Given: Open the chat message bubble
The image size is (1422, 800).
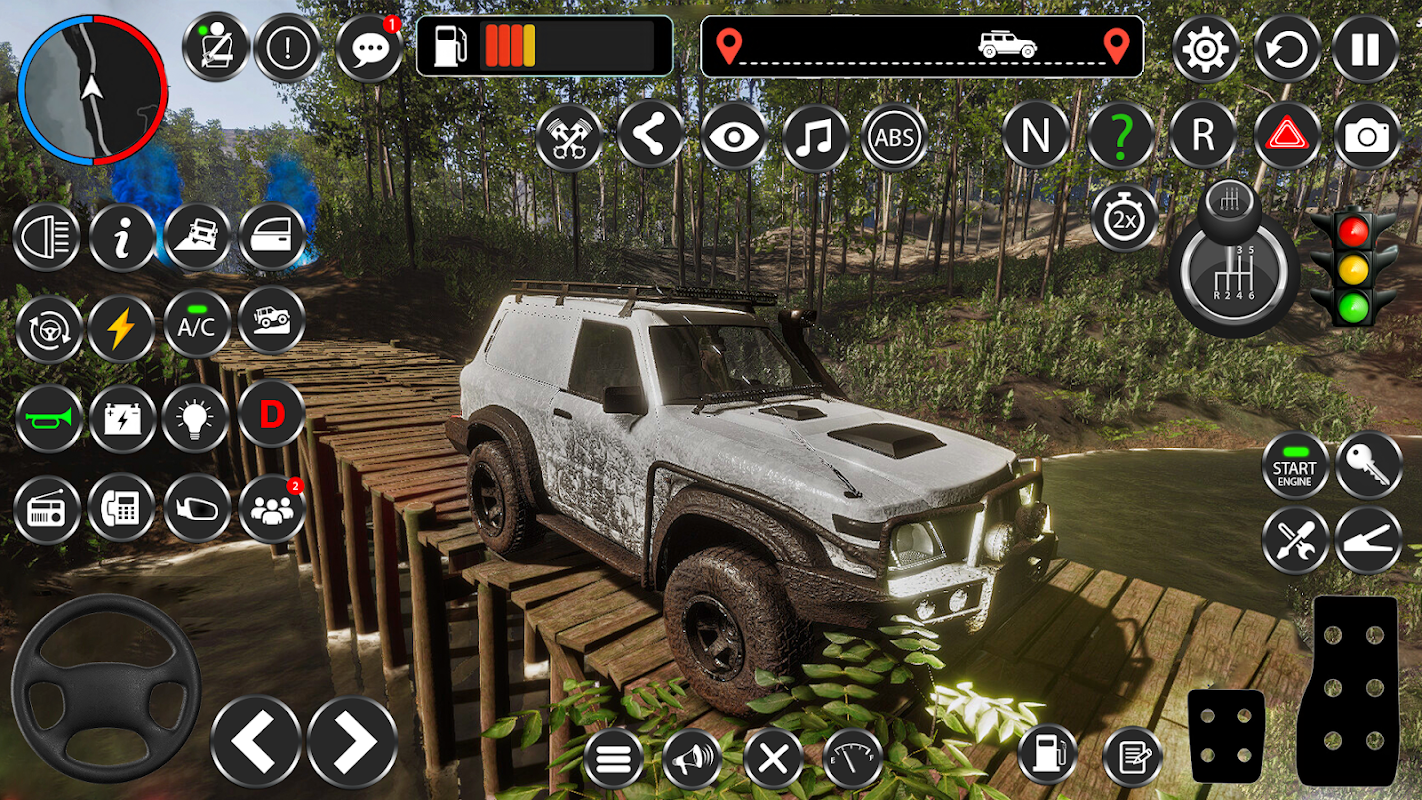Looking at the screenshot, I should point(368,48).
